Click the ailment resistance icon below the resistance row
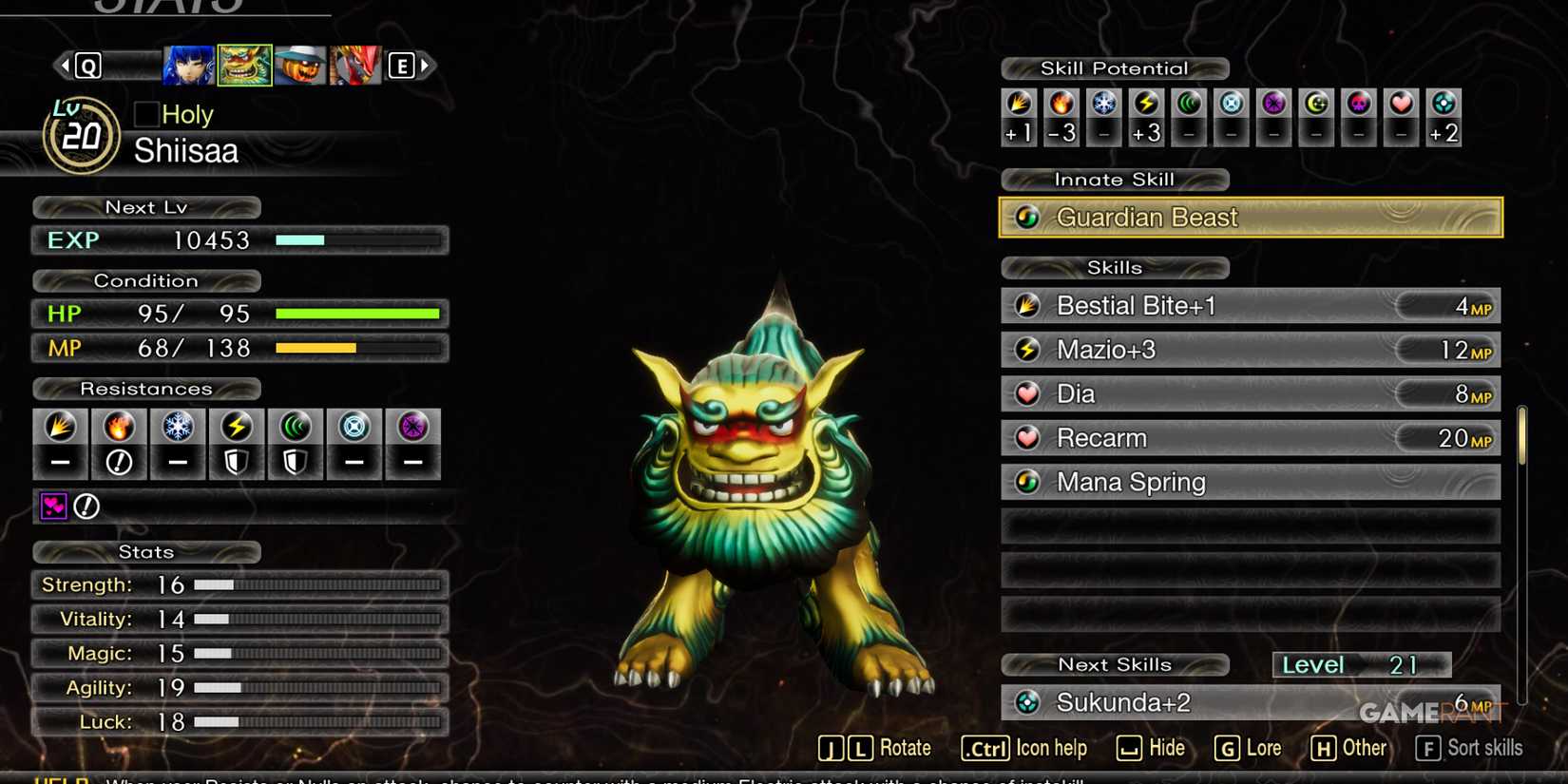 [54, 507]
